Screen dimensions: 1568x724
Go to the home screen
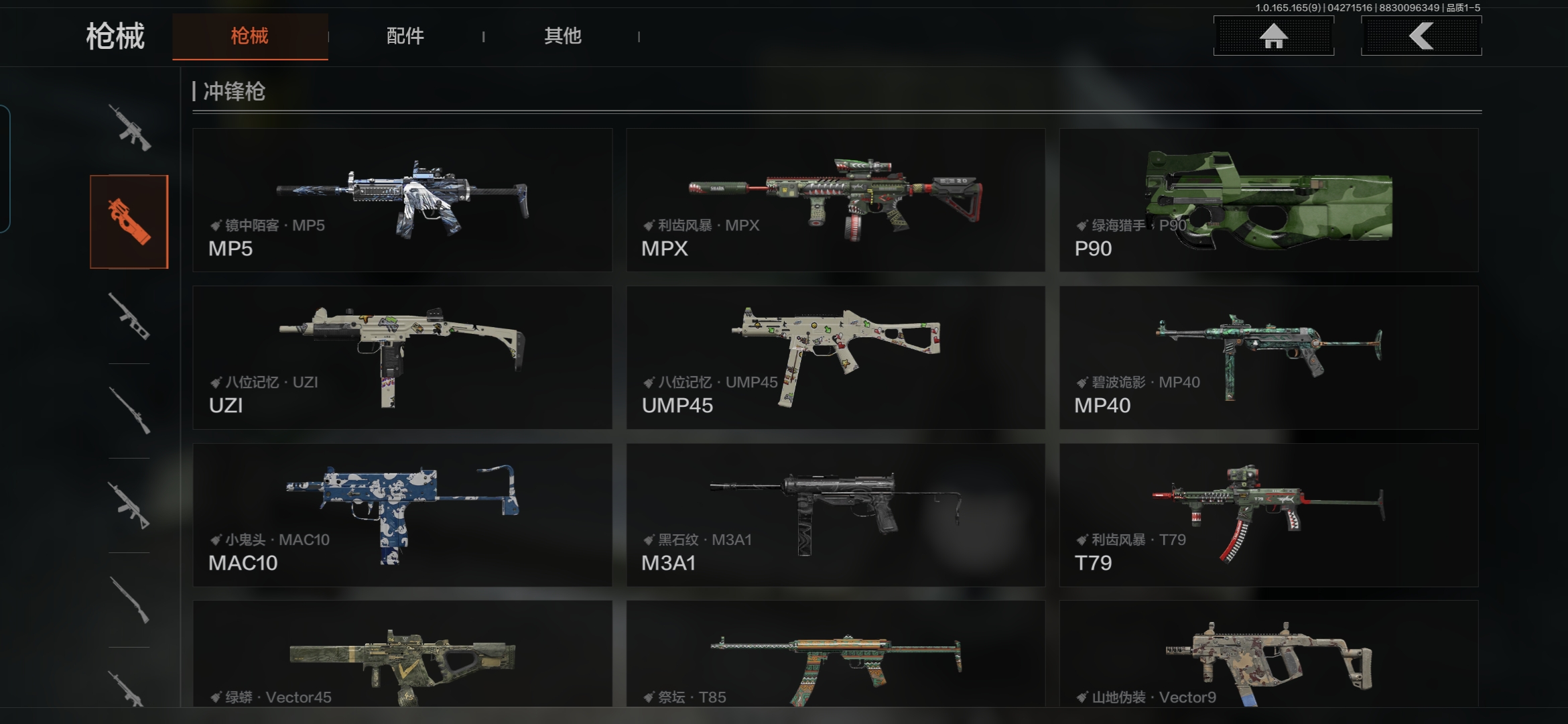coord(1273,36)
